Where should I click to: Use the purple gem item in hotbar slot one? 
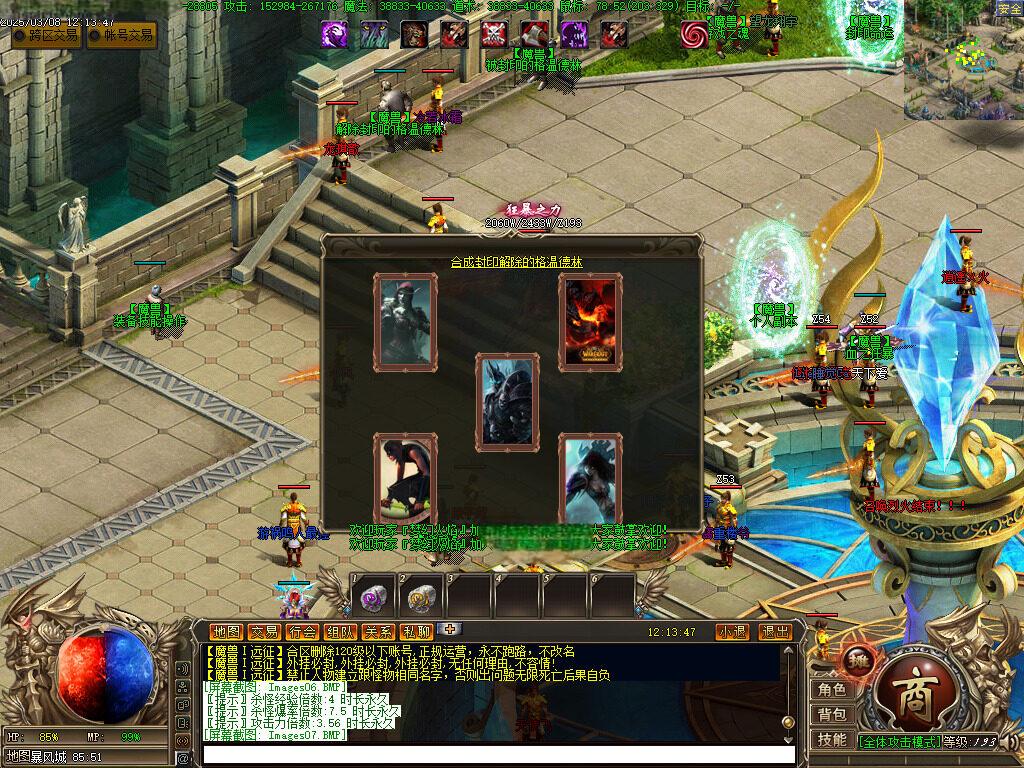(373, 598)
